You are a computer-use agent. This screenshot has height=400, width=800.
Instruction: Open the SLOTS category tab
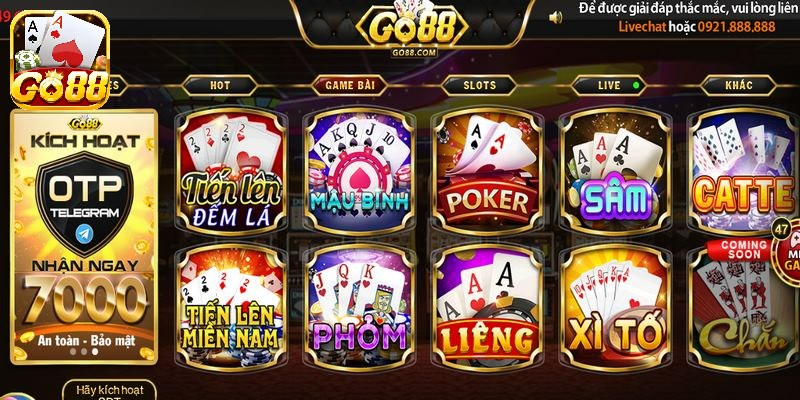479,86
